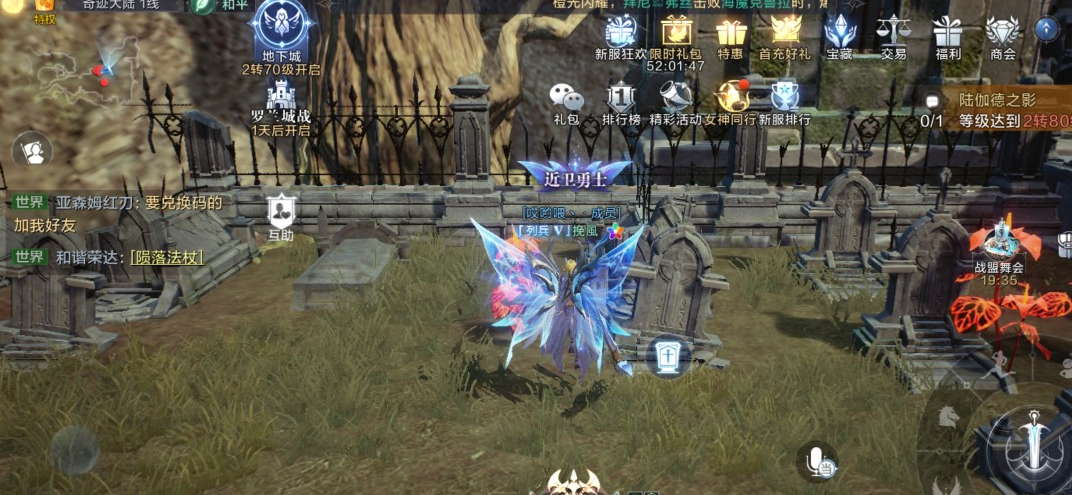Open the 首充好礼 first recharge gift
1072x495 pixels.
pyautogui.click(x=785, y=32)
